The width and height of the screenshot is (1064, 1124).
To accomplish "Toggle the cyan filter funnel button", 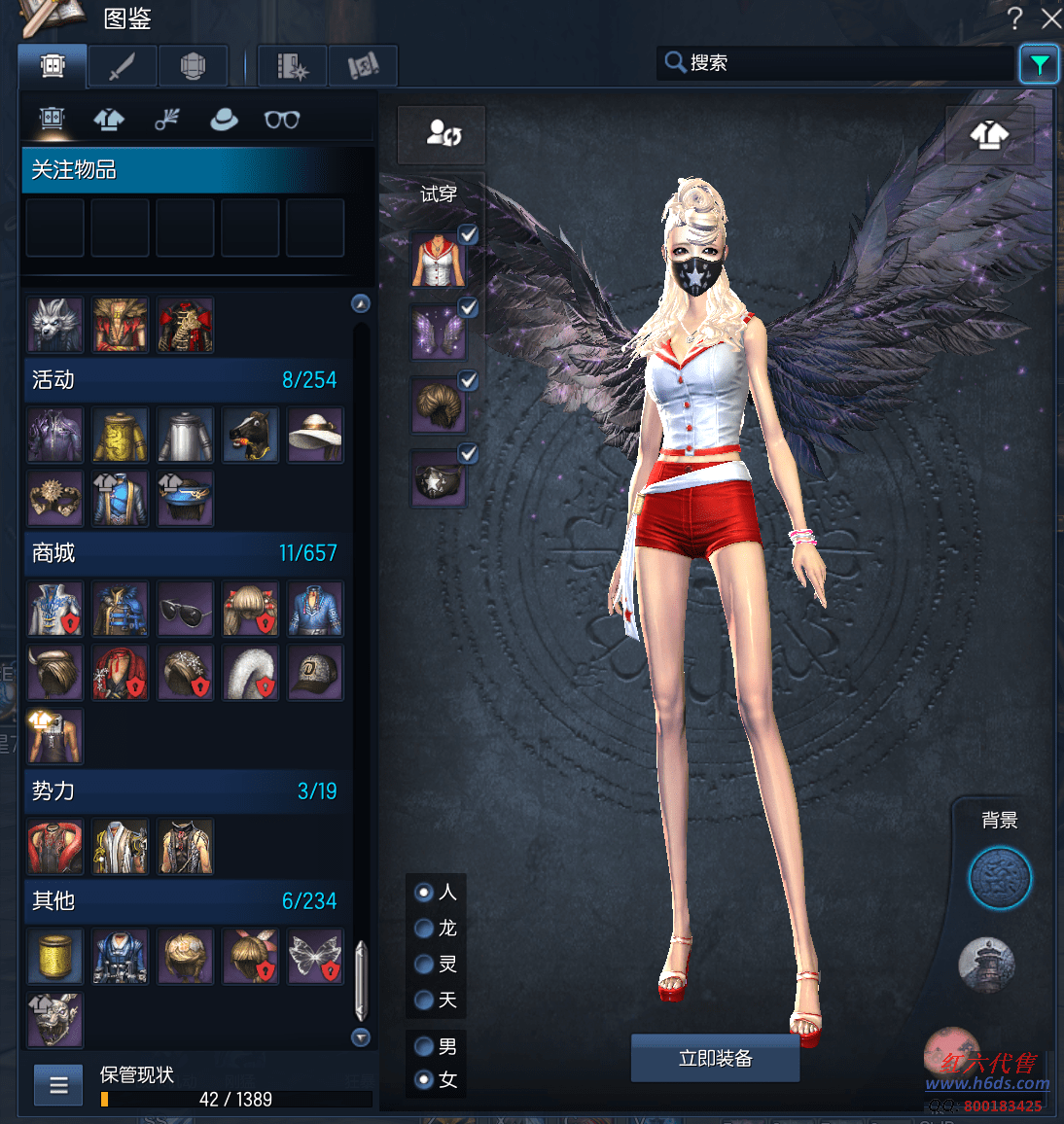I will click(1039, 65).
